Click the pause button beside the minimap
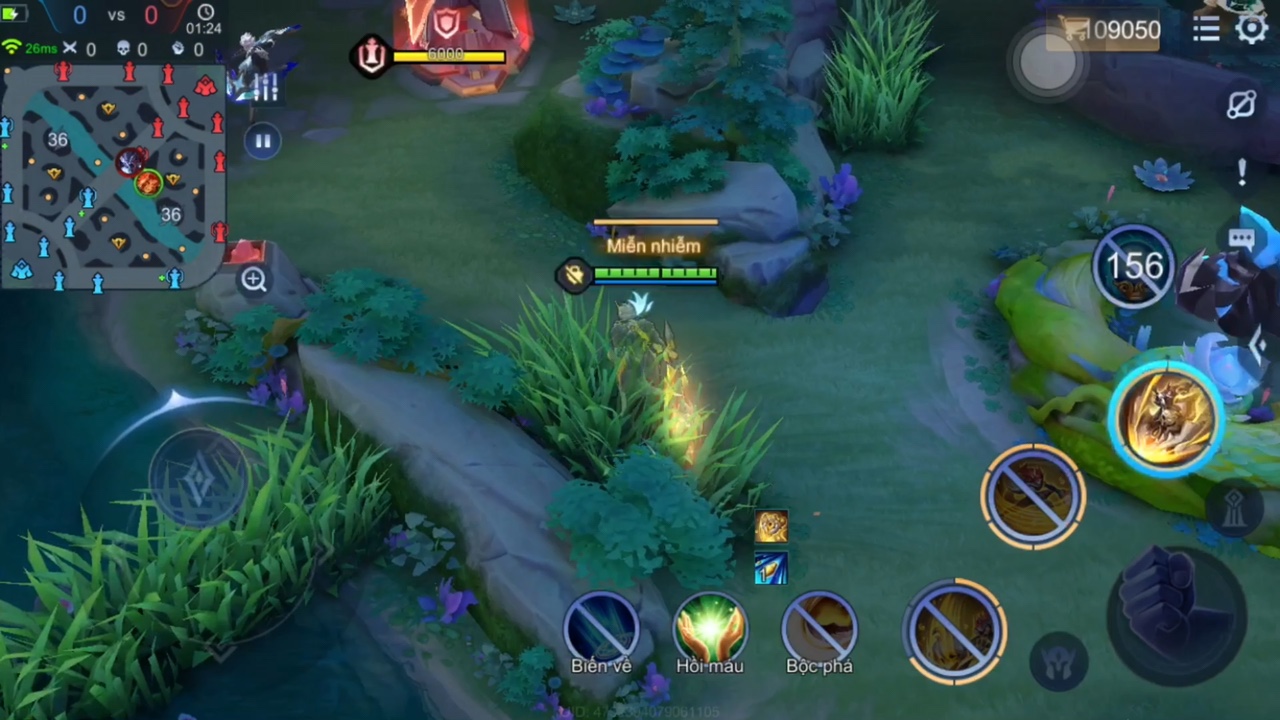Viewport: 1280px width, 720px height. [x=263, y=142]
